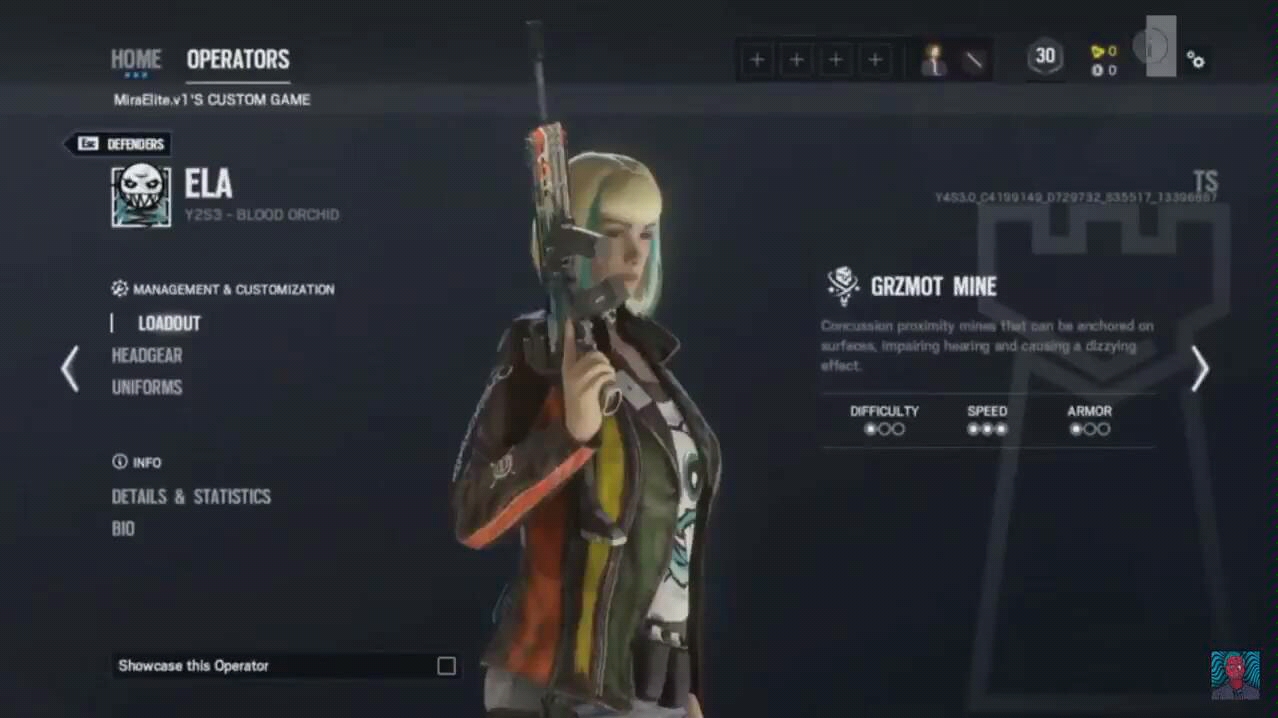The width and height of the screenshot is (1278, 718).
Task: View Details & Statistics for Ela
Action: (191, 496)
